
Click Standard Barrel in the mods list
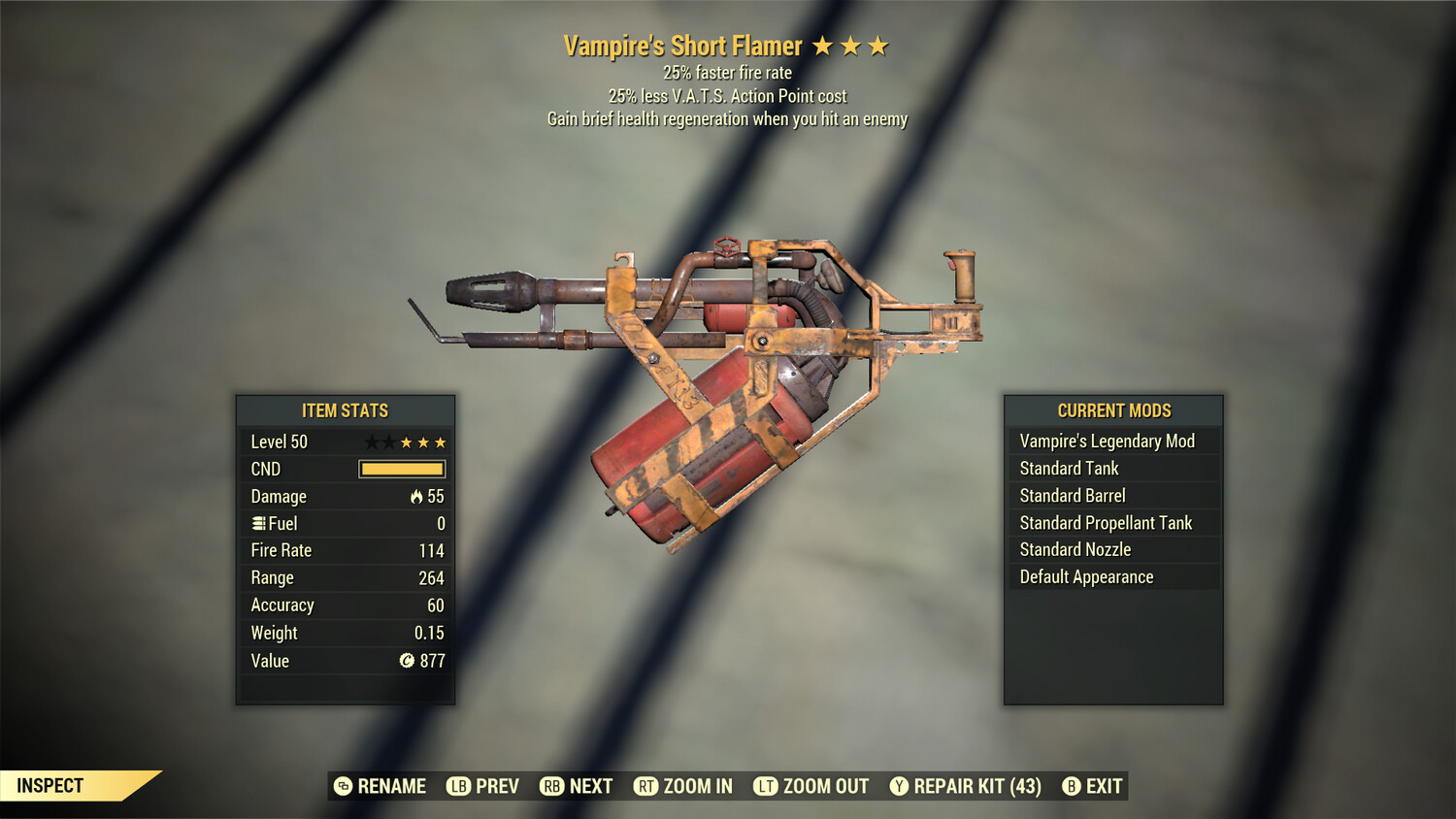tap(1072, 495)
